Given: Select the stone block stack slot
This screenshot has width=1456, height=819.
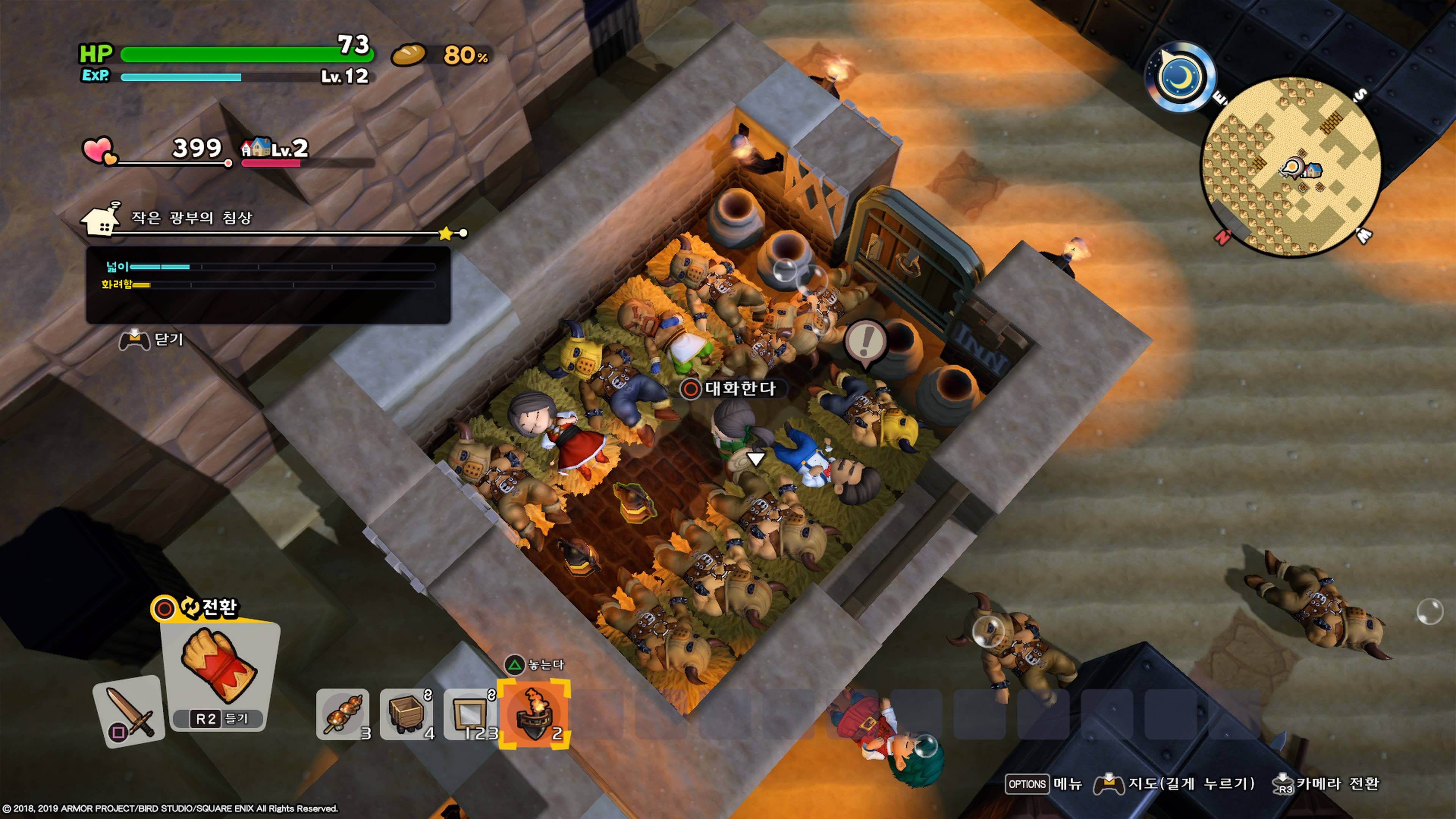Looking at the screenshot, I should click(x=470, y=714).
